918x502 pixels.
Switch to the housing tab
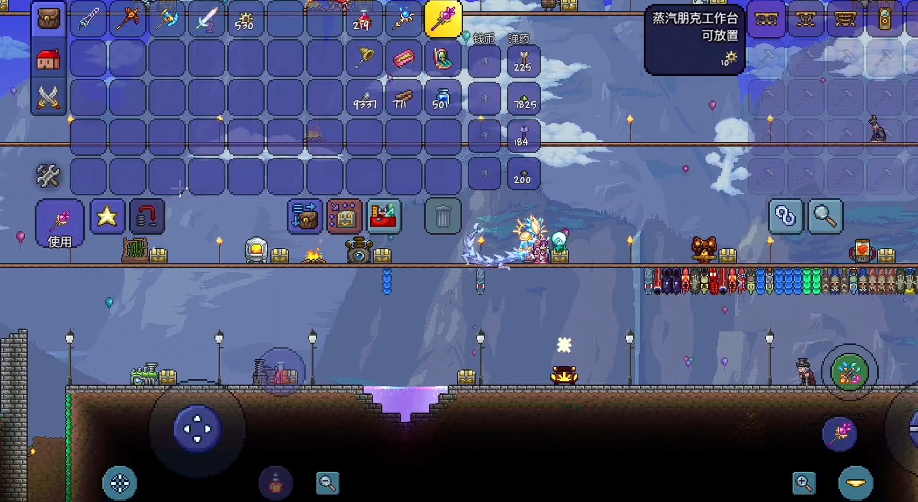click(48, 58)
